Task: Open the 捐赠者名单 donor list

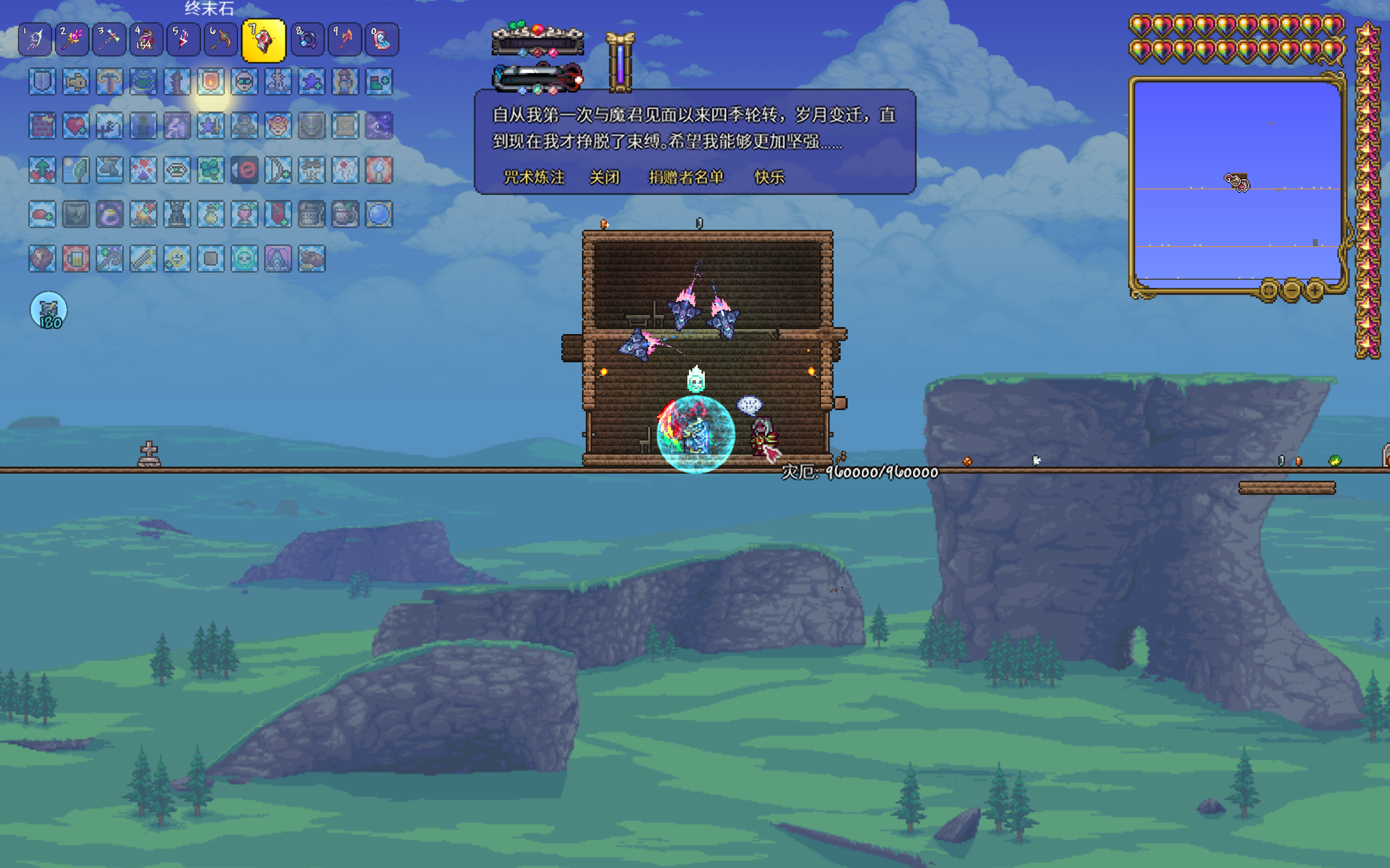Action: 686,178
